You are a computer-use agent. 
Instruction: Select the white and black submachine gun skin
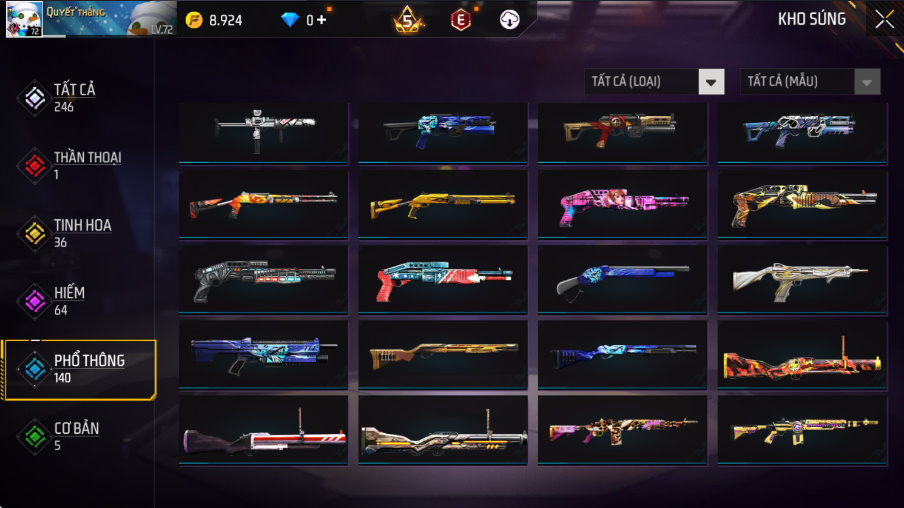(263, 130)
